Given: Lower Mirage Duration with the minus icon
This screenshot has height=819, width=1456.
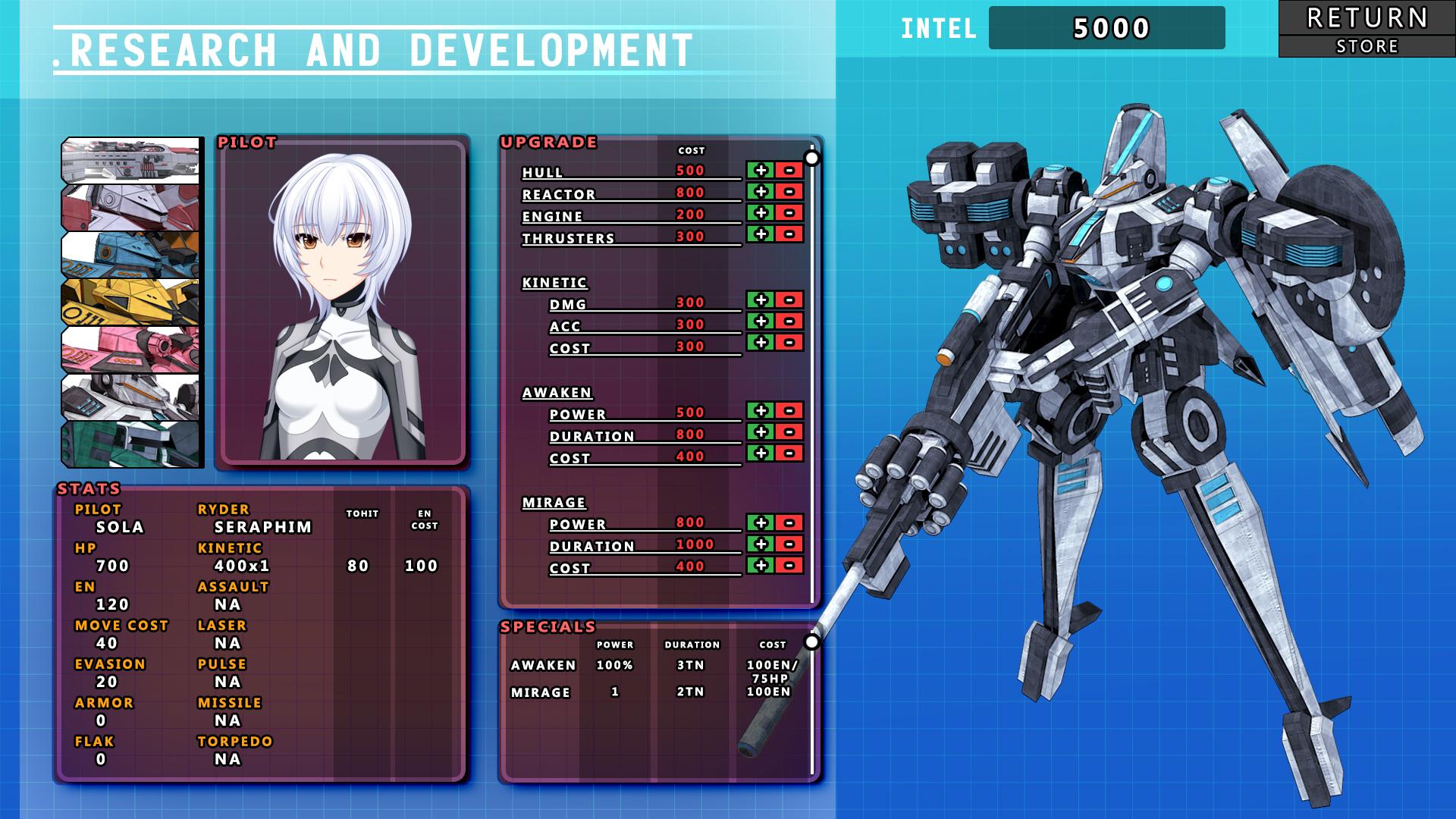Looking at the screenshot, I should [x=789, y=545].
